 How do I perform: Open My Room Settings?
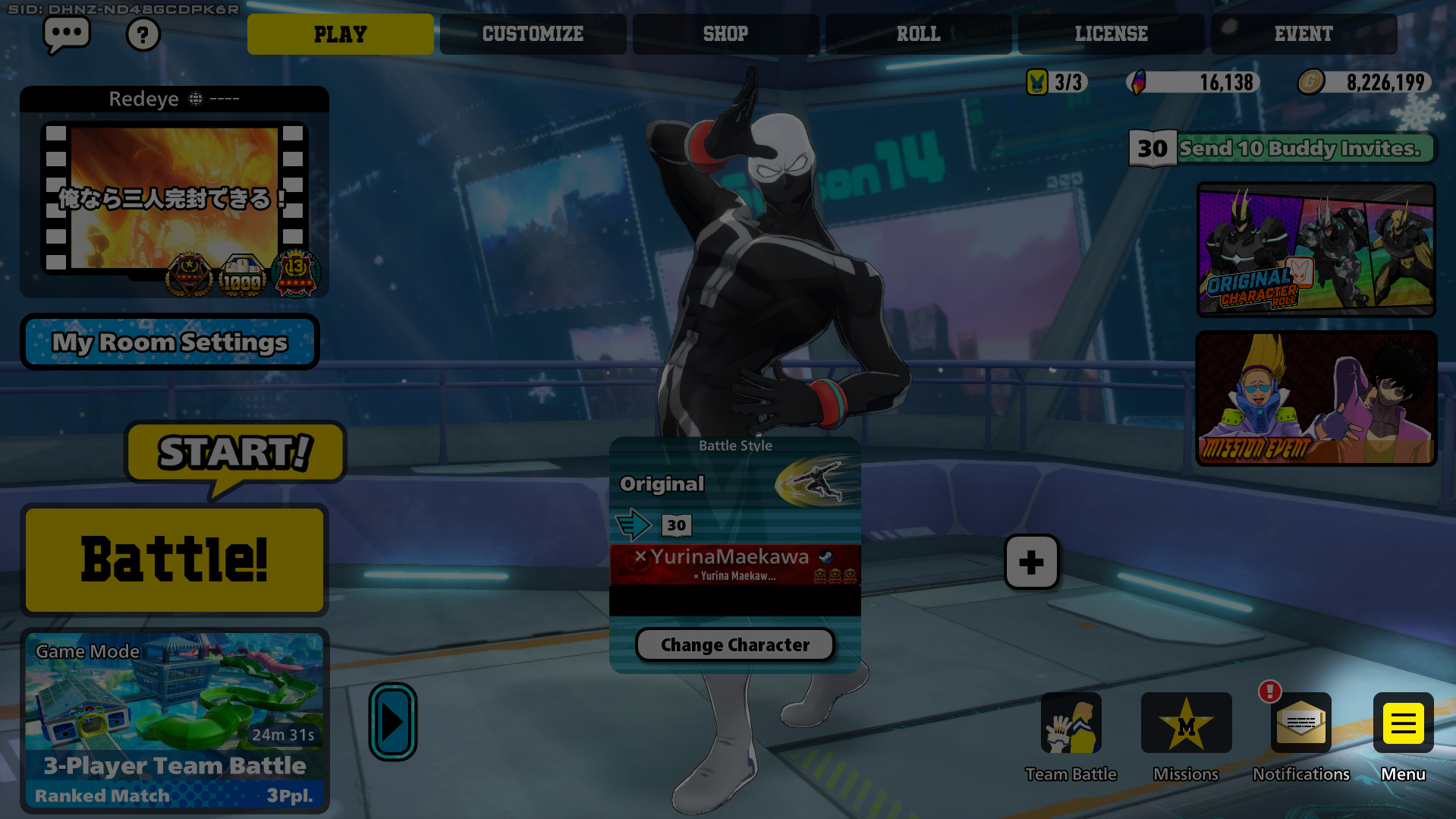(x=170, y=342)
